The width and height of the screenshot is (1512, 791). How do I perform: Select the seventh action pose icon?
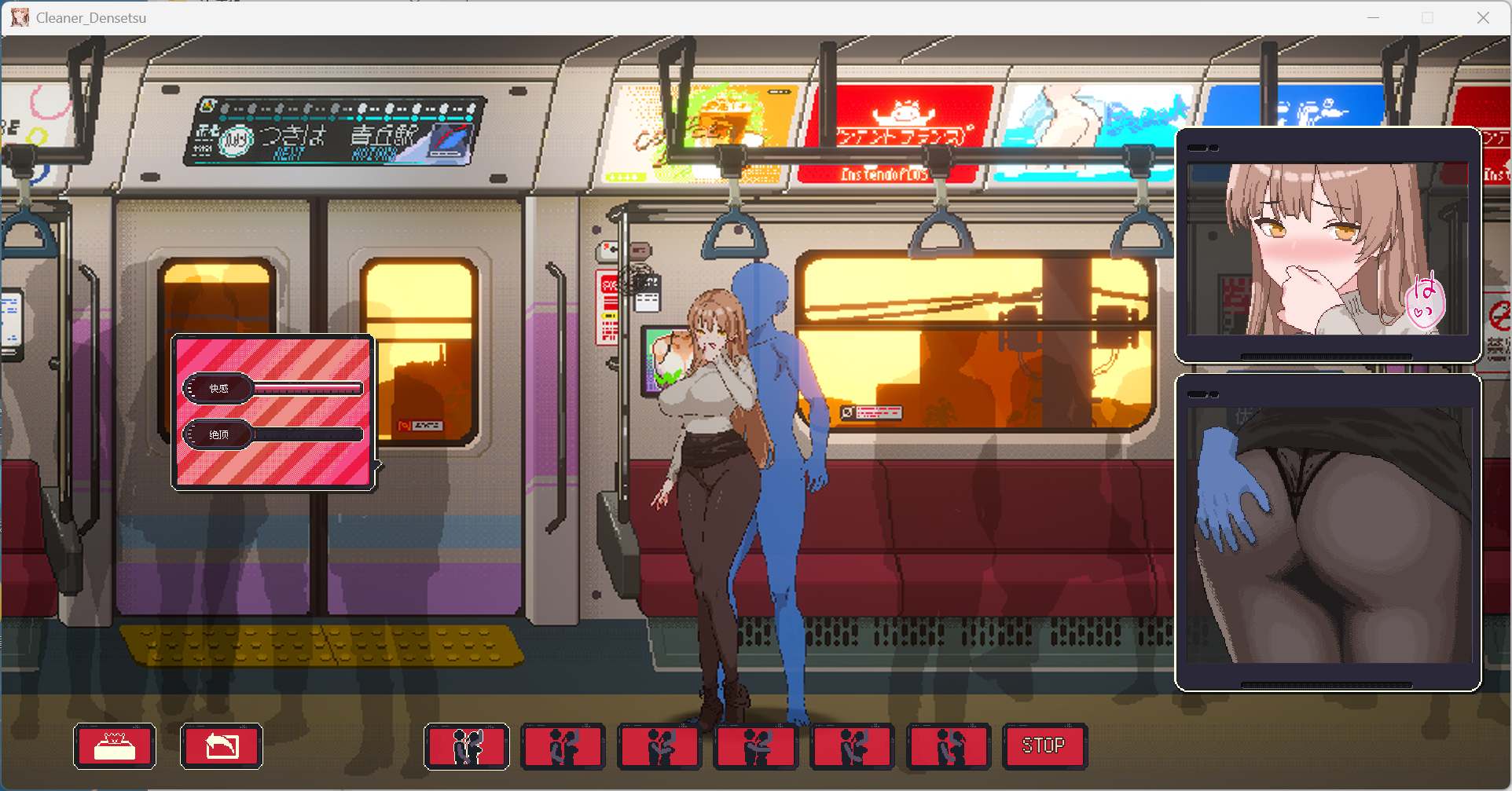[1044, 746]
